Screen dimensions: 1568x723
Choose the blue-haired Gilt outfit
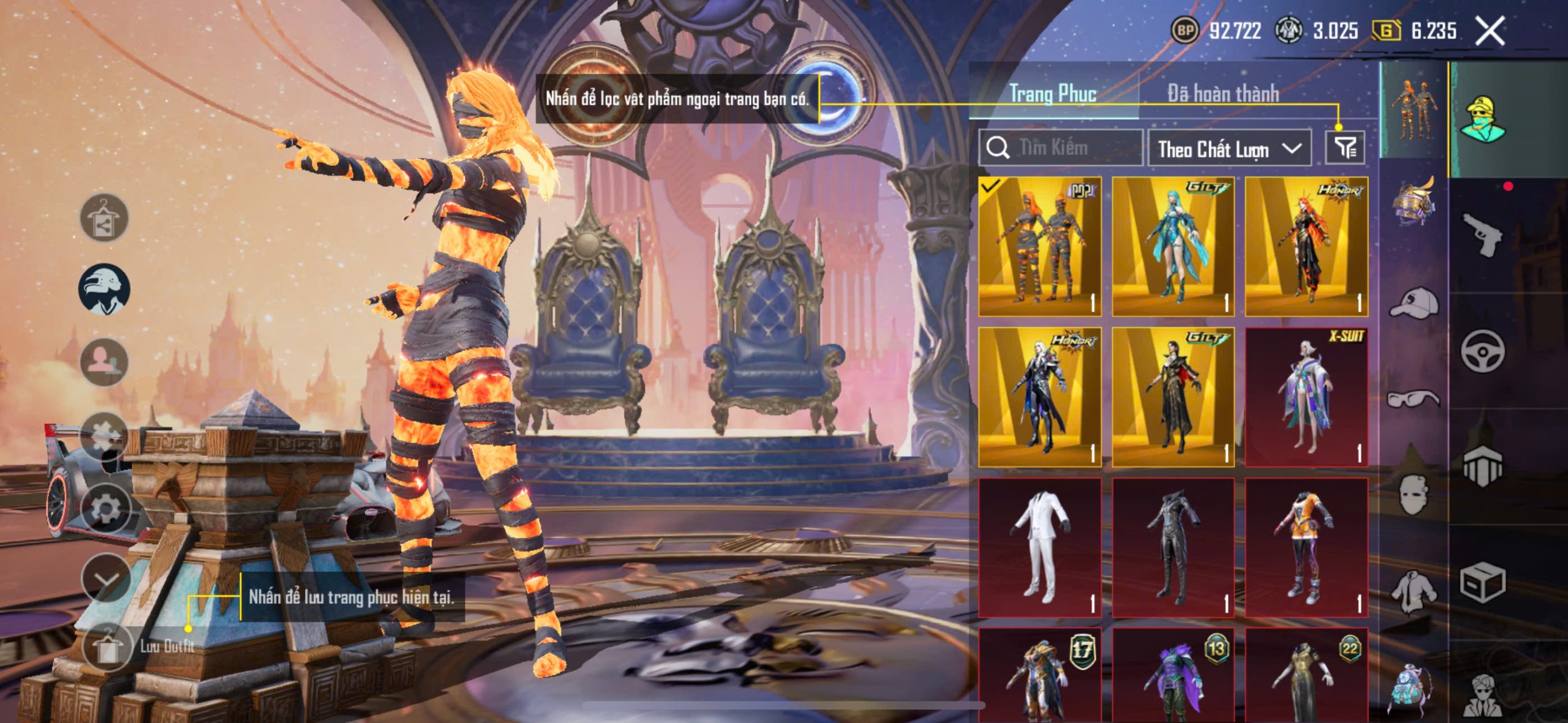[1173, 246]
